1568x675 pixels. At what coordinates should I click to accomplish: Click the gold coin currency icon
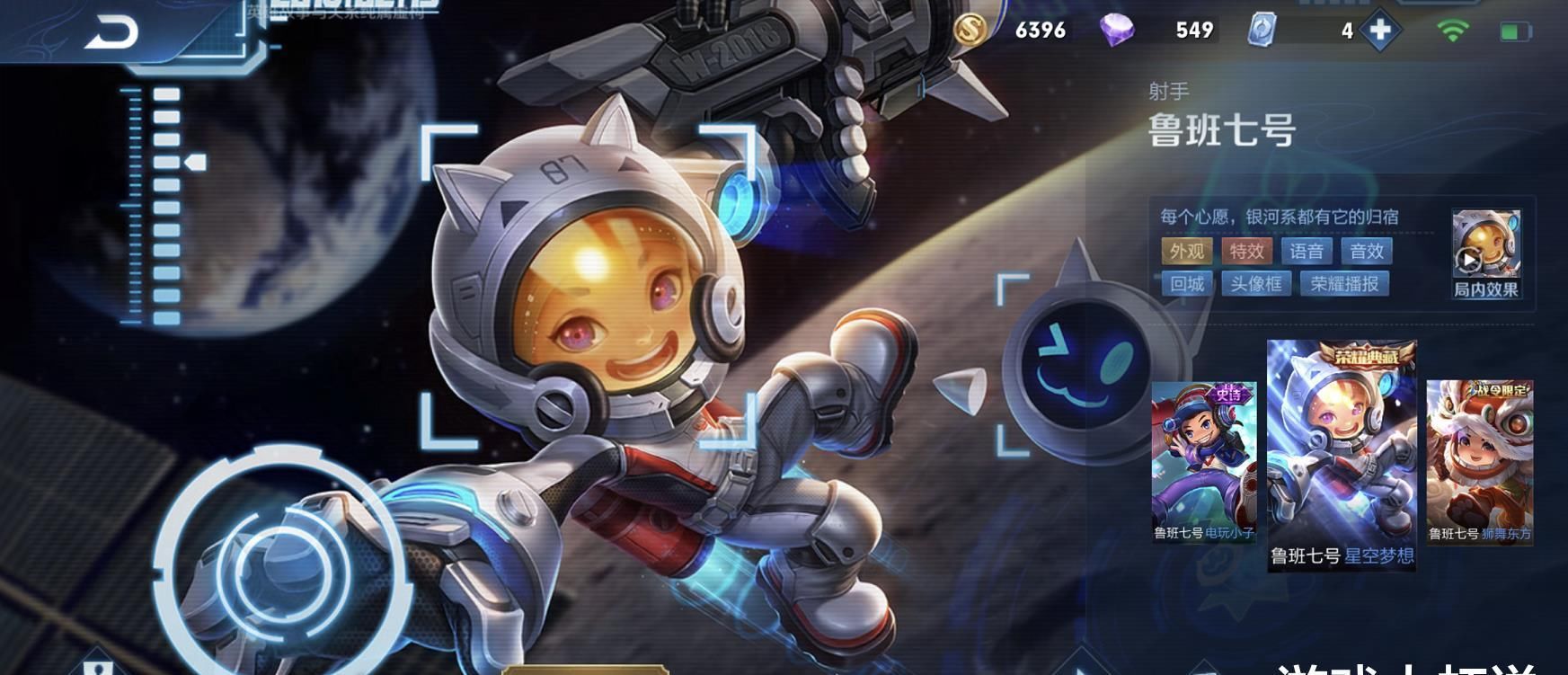pos(970,31)
